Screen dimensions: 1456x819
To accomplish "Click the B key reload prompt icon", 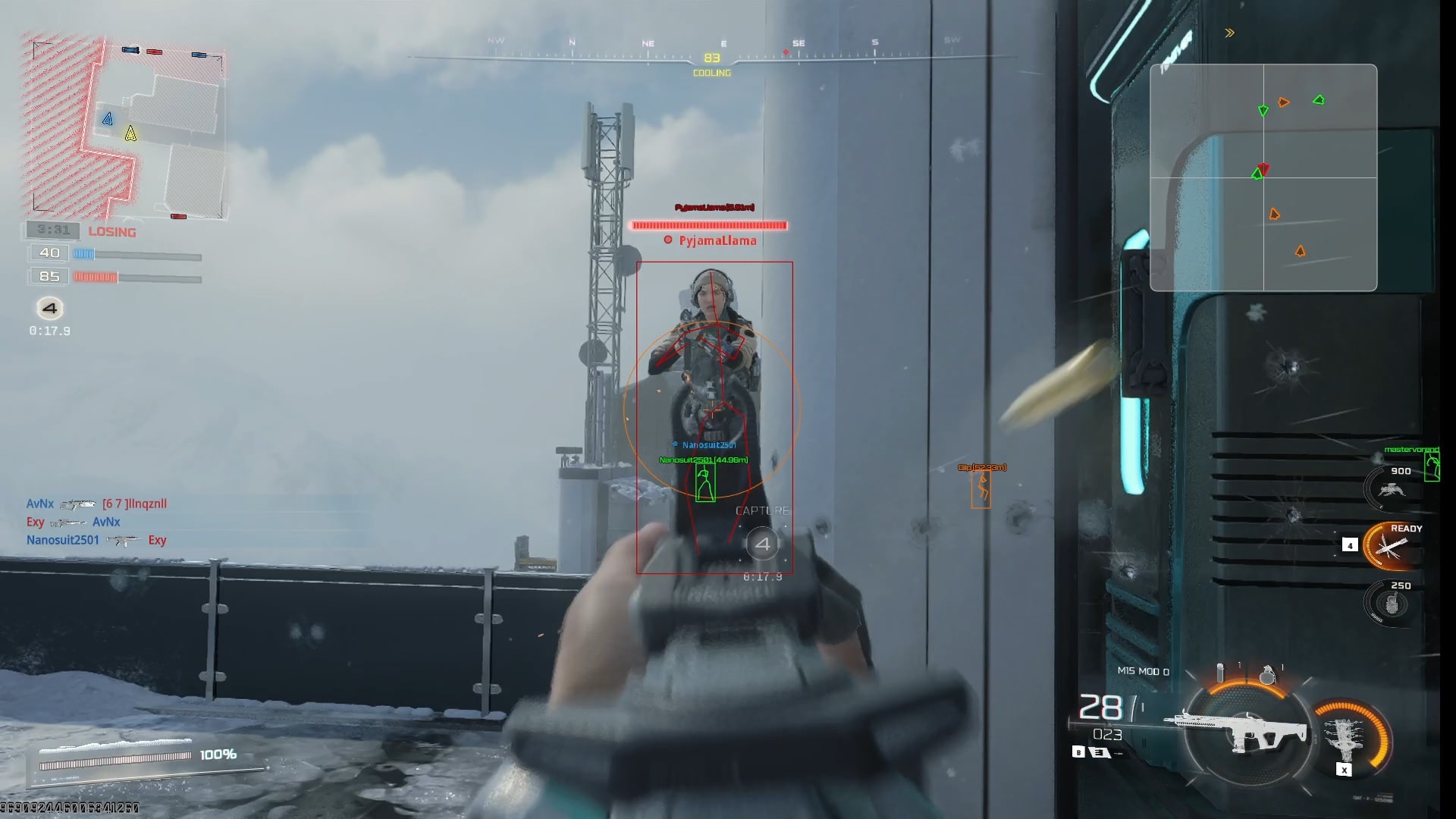I will click(x=1078, y=753).
